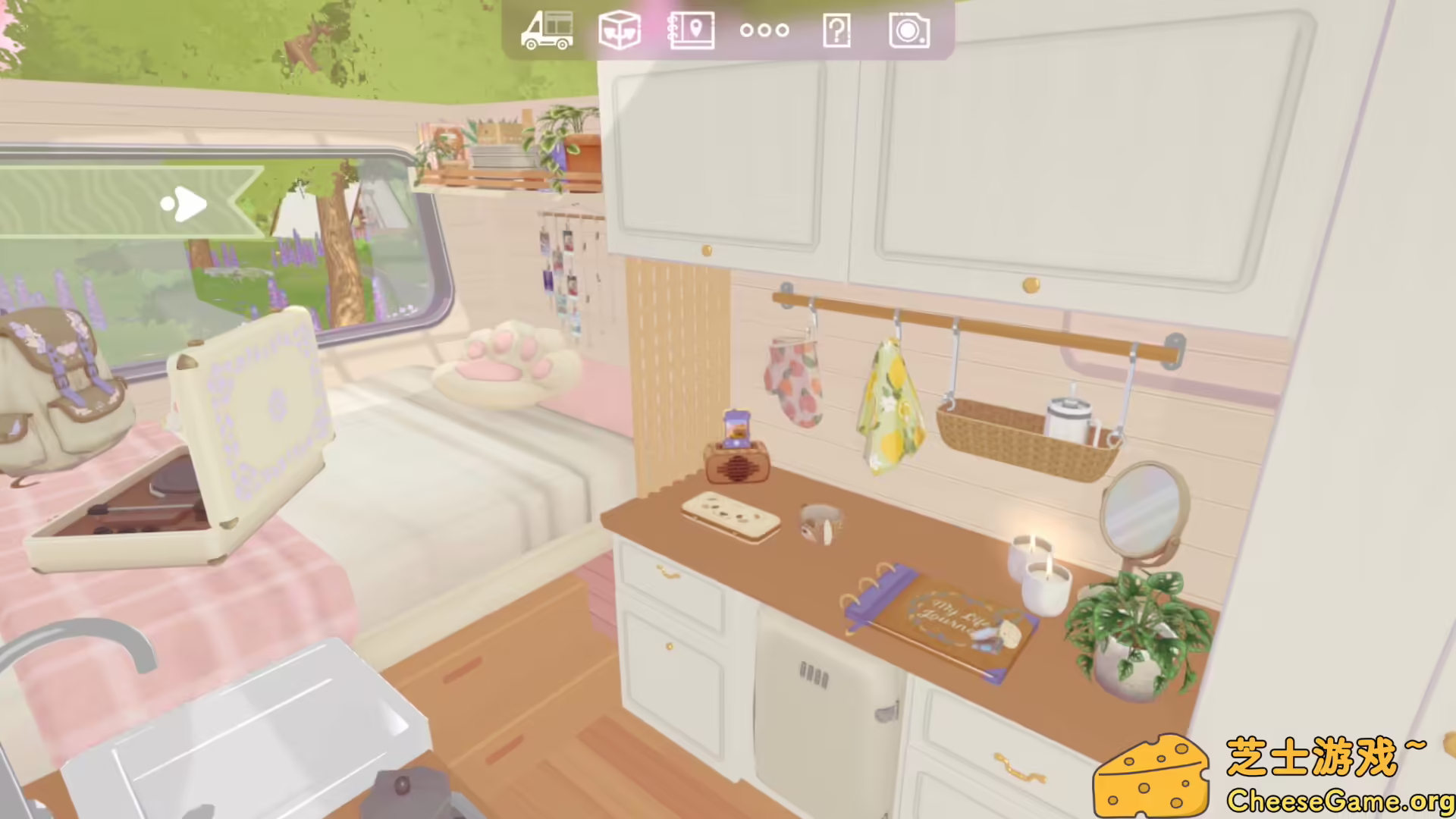Open more options via the three dots icon
The height and width of the screenshot is (819, 1456).
pyautogui.click(x=763, y=31)
